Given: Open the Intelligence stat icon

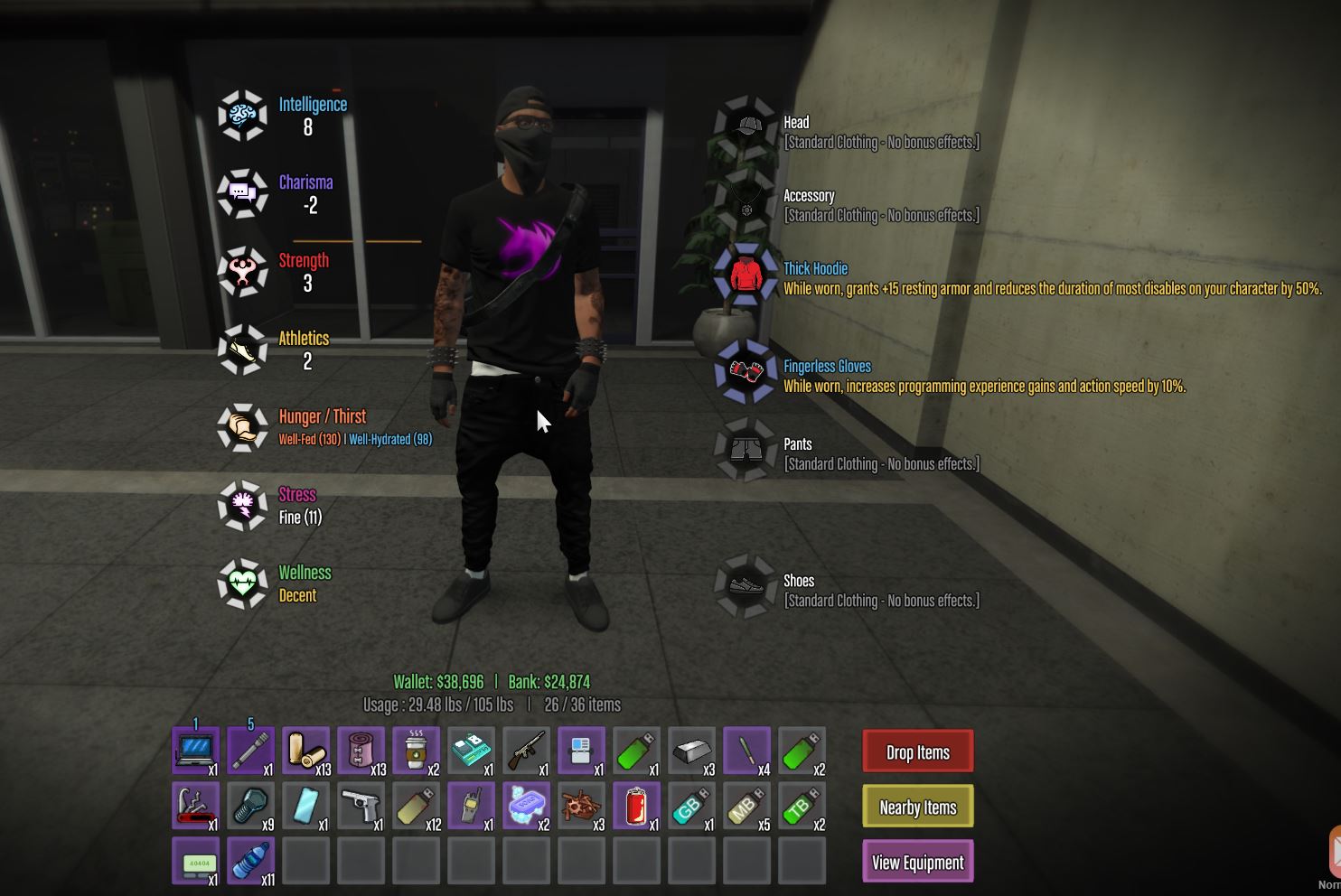Looking at the screenshot, I should (241, 115).
